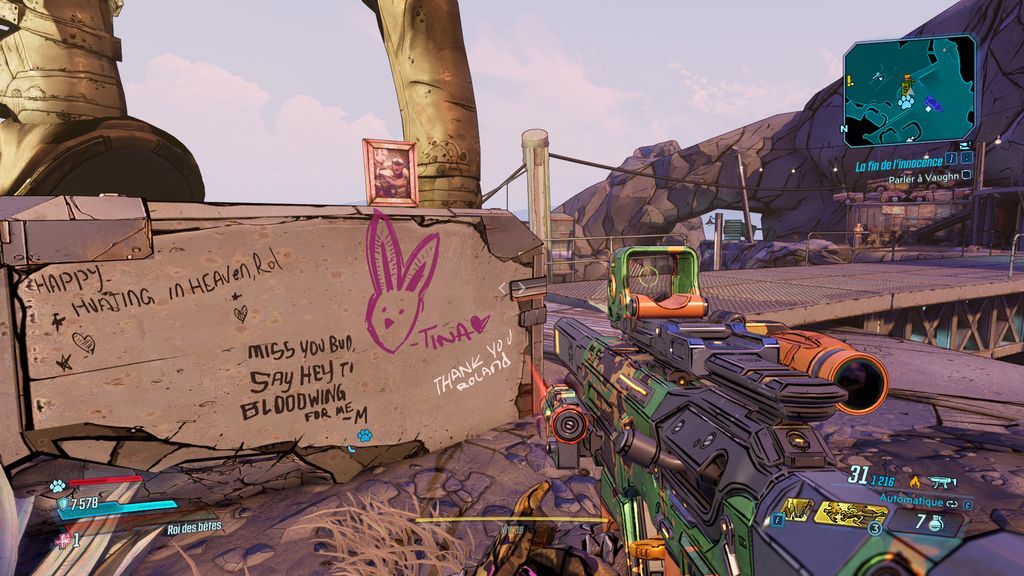1024x576 pixels.
Task: Click the incendiary flame element icon
Action: [914, 481]
